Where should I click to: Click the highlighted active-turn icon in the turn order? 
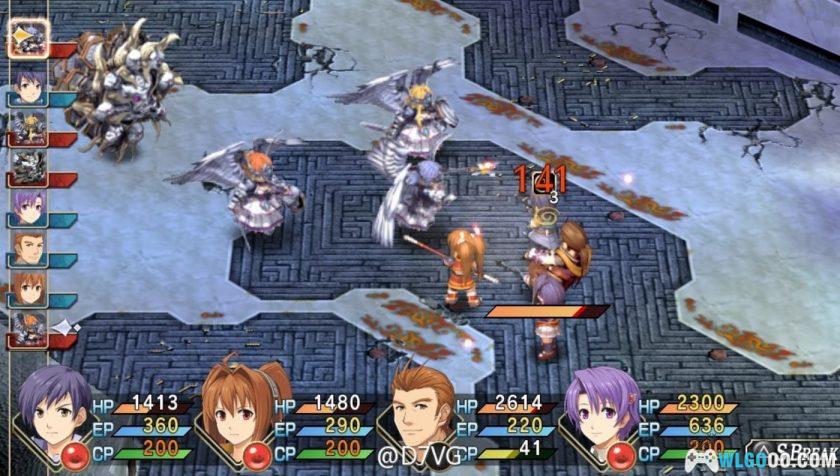[26, 38]
